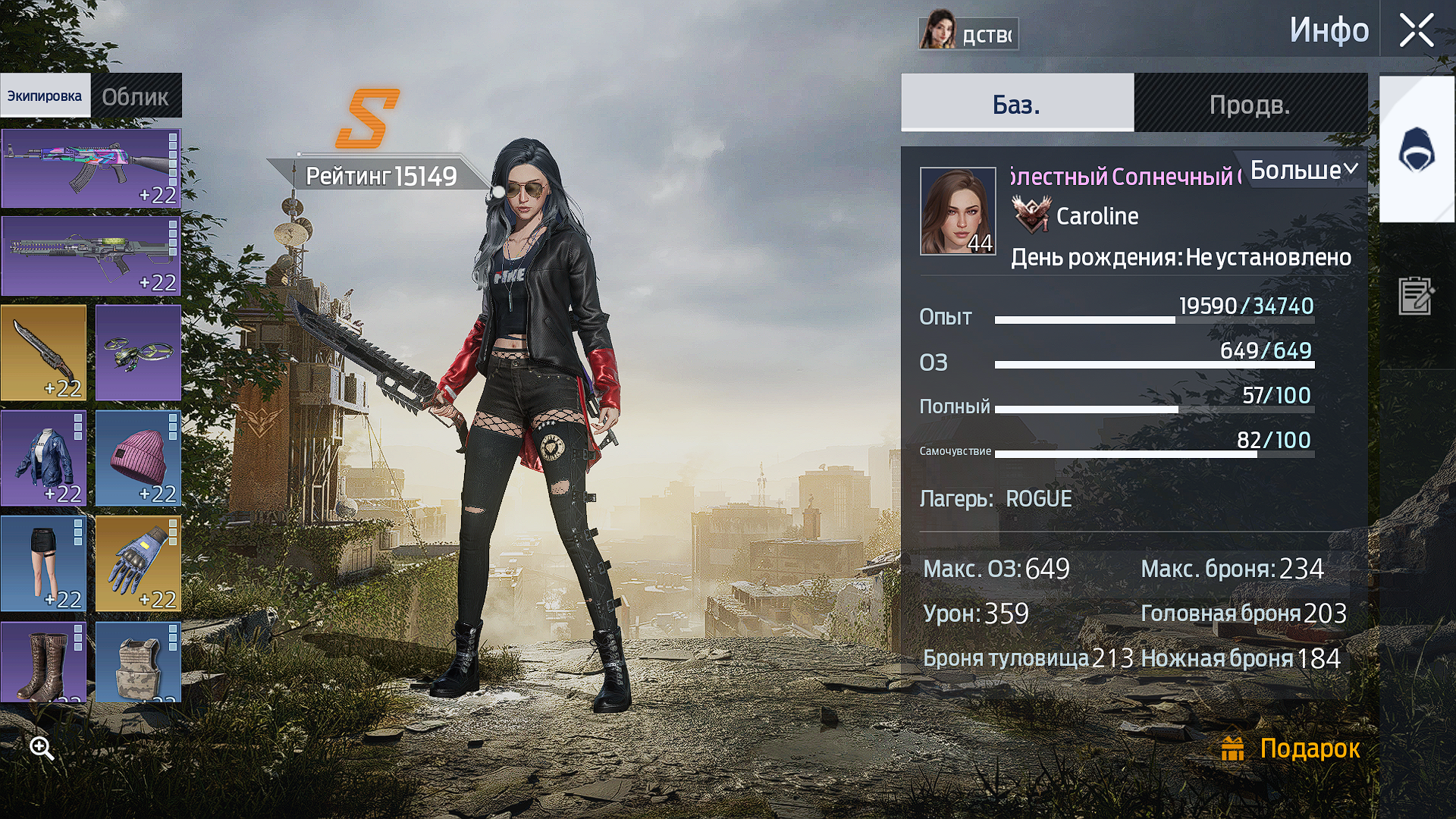Open the Баз. stats tab
The image size is (1456, 819).
click(x=1017, y=104)
